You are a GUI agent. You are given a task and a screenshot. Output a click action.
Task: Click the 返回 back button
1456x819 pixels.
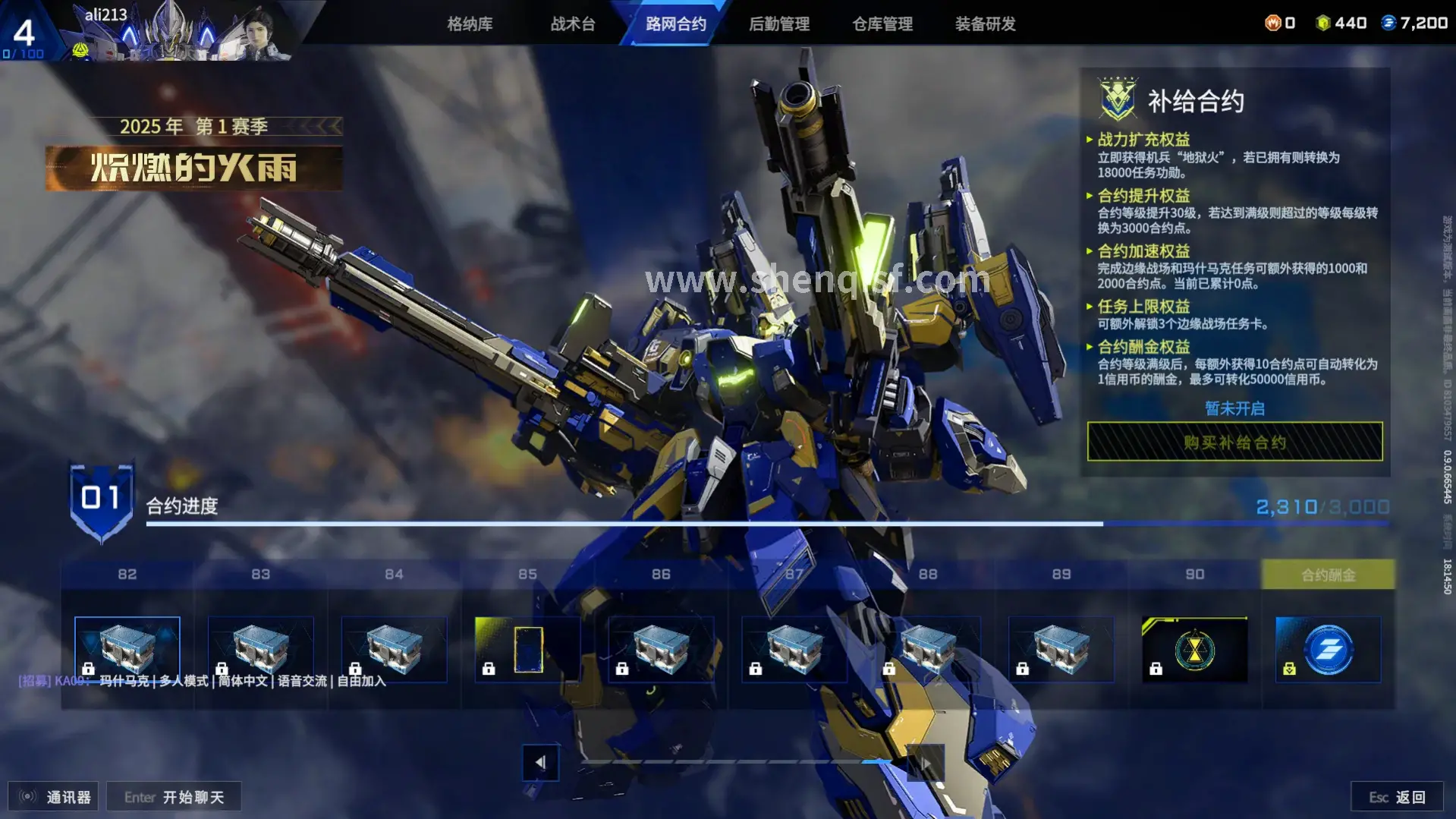(x=1397, y=797)
